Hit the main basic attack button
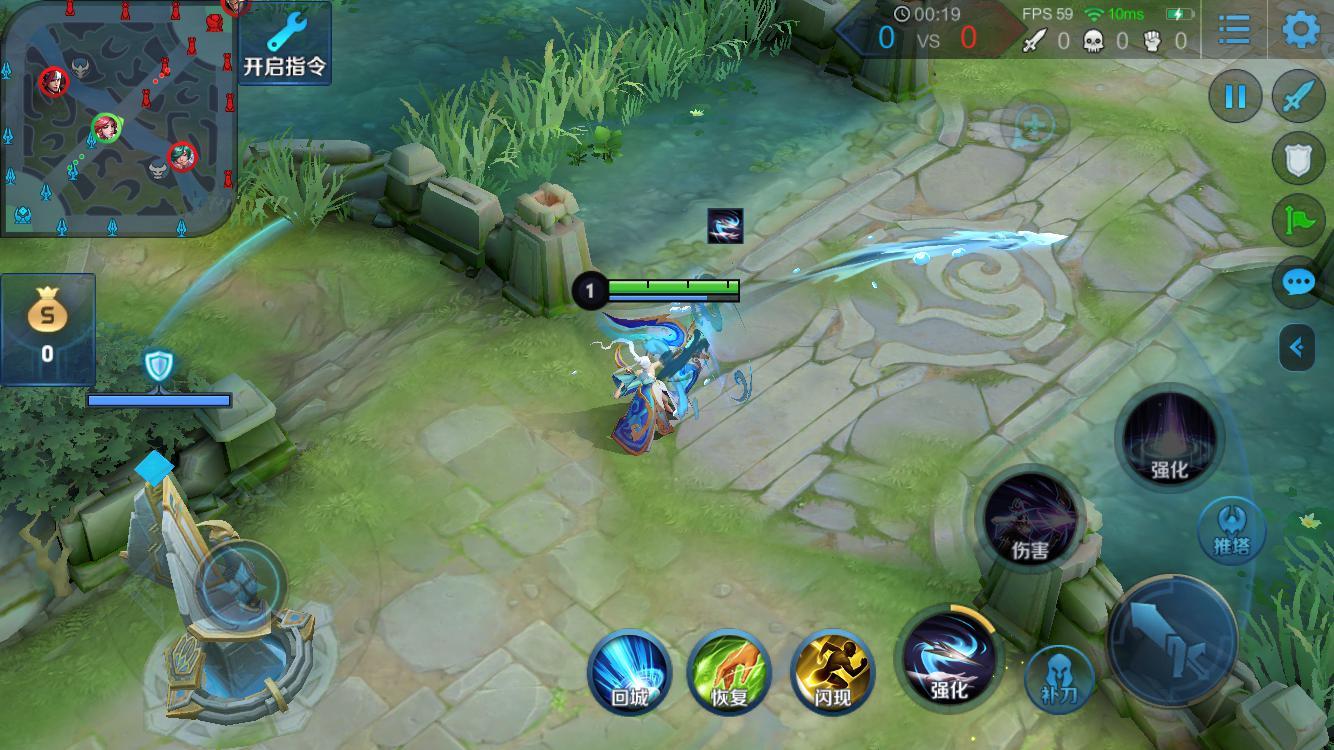Screen dimensions: 1334x750 1173,640
